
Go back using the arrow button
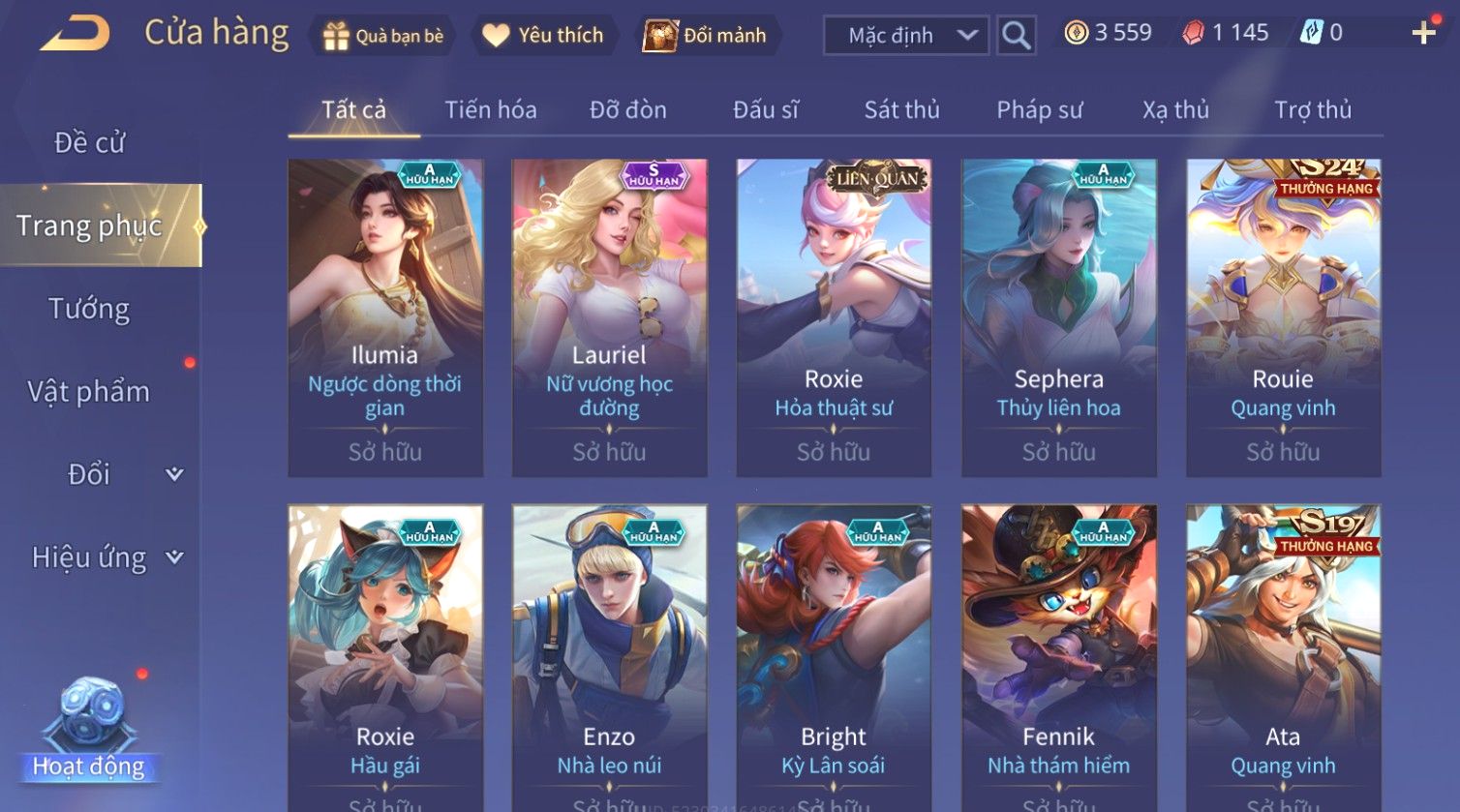[x=75, y=34]
